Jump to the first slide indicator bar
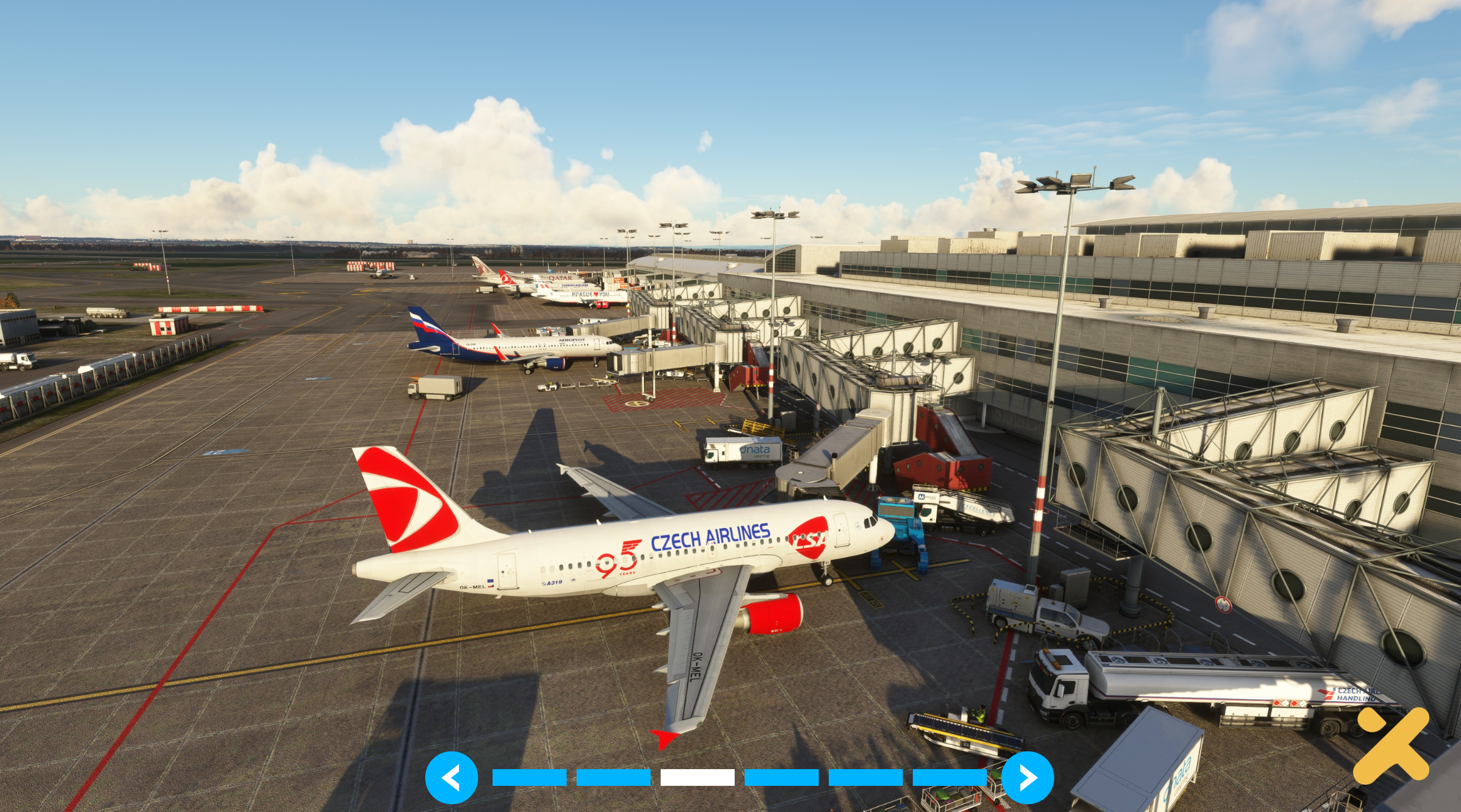The height and width of the screenshot is (812, 1461). click(529, 777)
